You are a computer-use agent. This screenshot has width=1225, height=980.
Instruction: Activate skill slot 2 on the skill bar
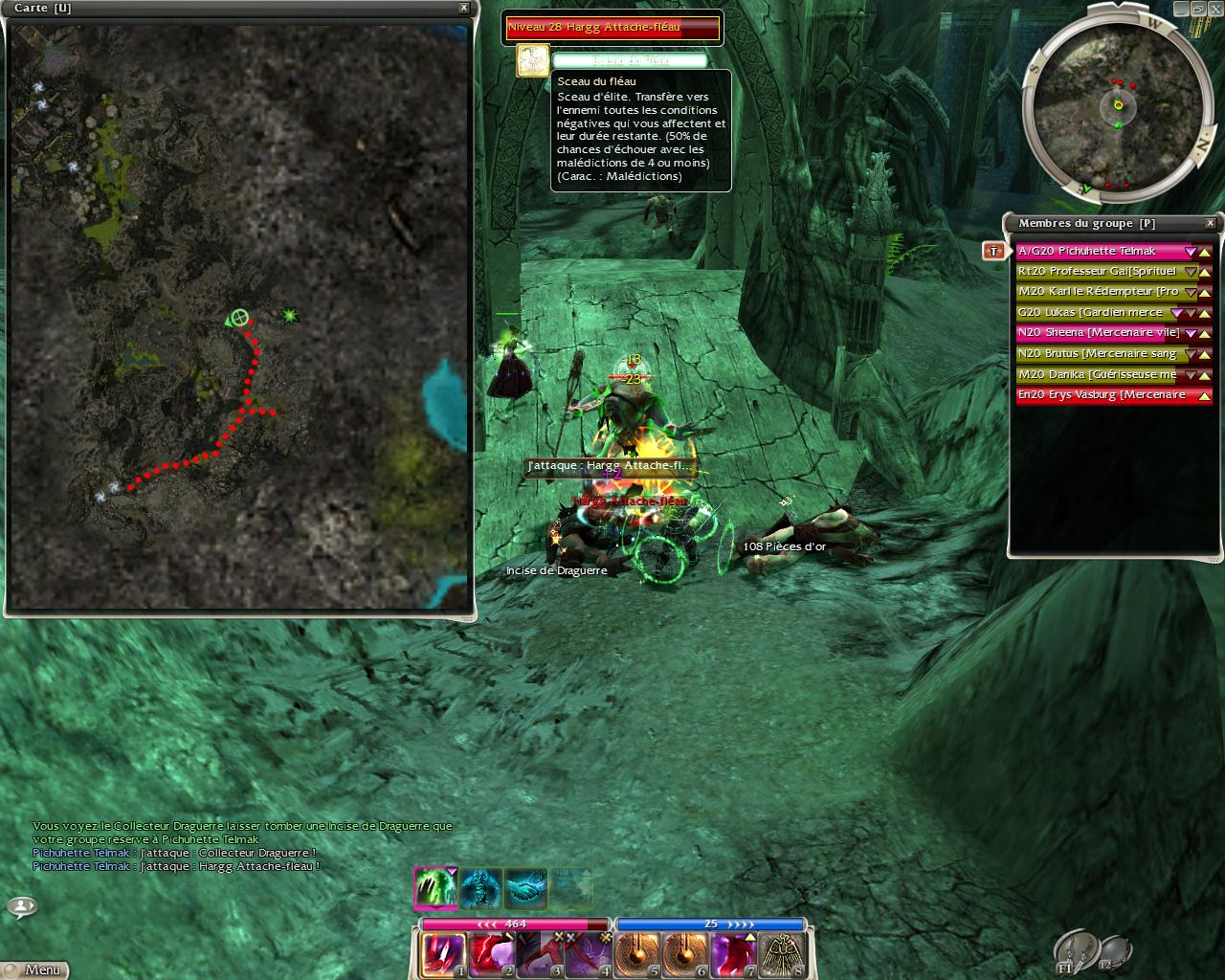(x=492, y=954)
